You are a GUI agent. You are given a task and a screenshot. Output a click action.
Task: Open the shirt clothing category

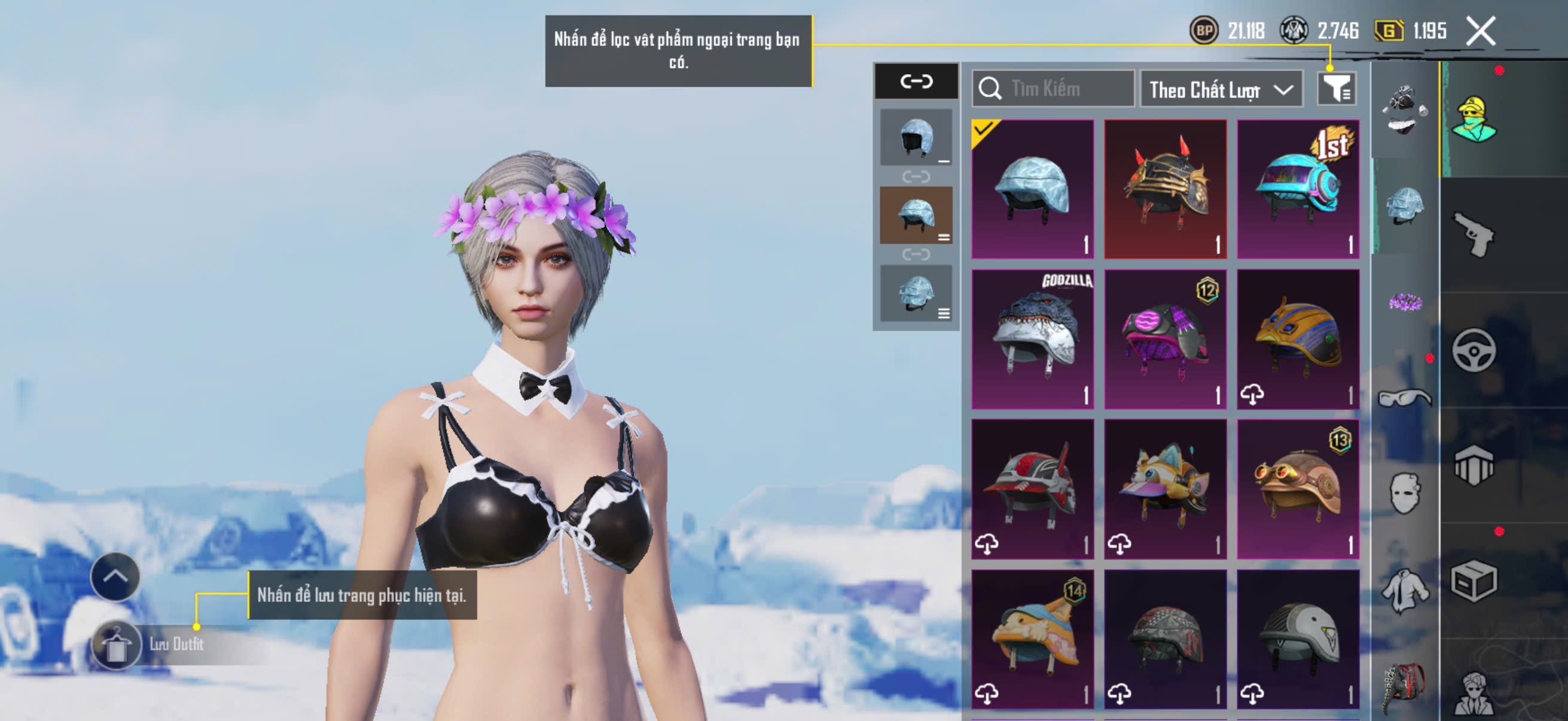pyautogui.click(x=1405, y=590)
